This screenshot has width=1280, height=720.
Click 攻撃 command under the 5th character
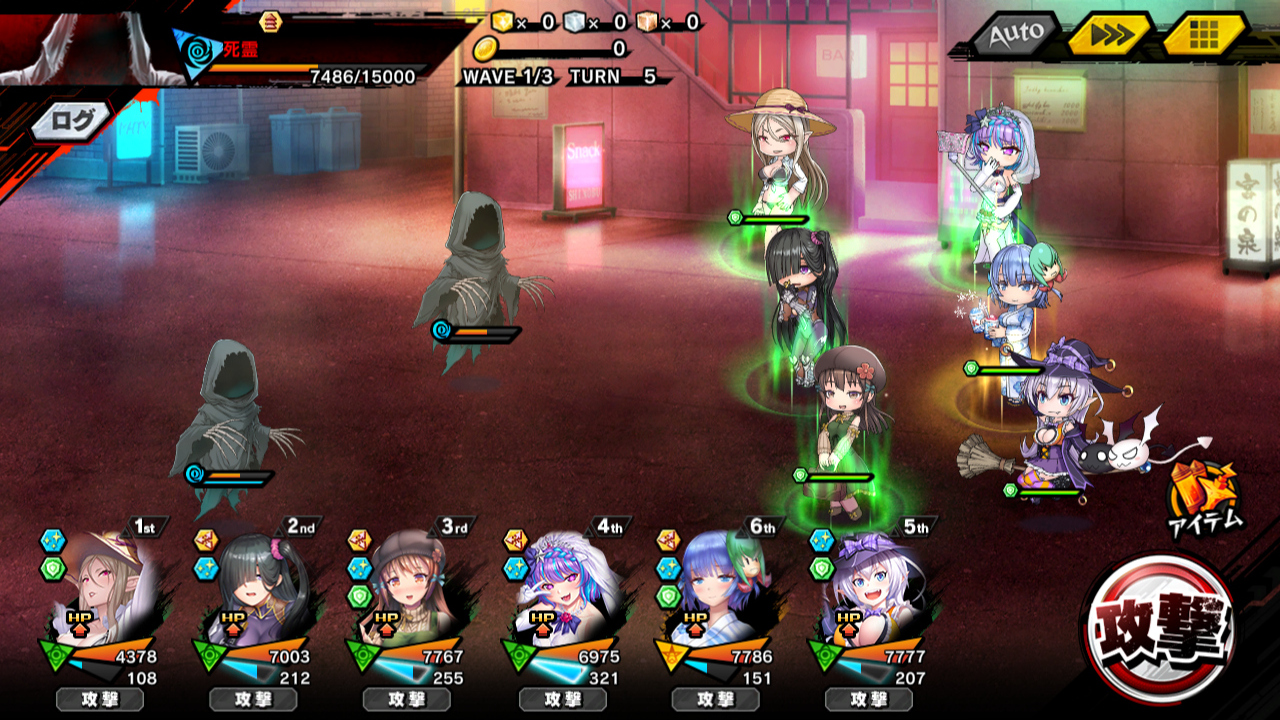[869, 699]
